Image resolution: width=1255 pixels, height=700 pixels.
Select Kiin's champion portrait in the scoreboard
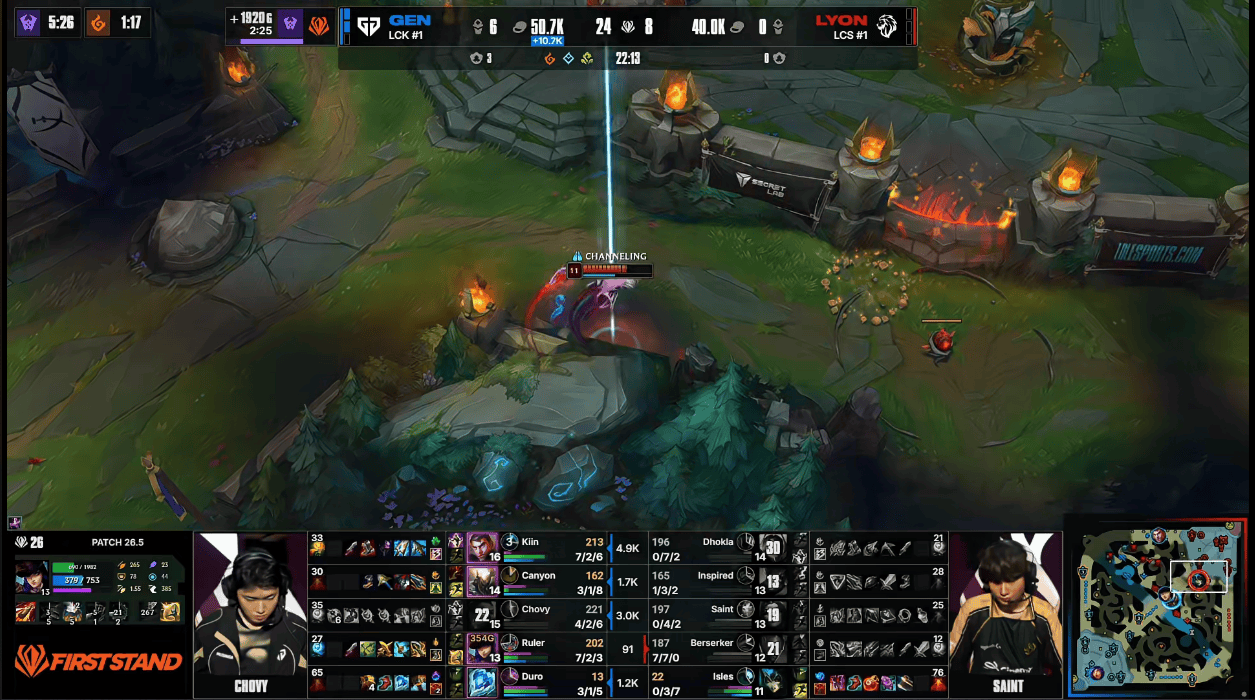(482, 548)
